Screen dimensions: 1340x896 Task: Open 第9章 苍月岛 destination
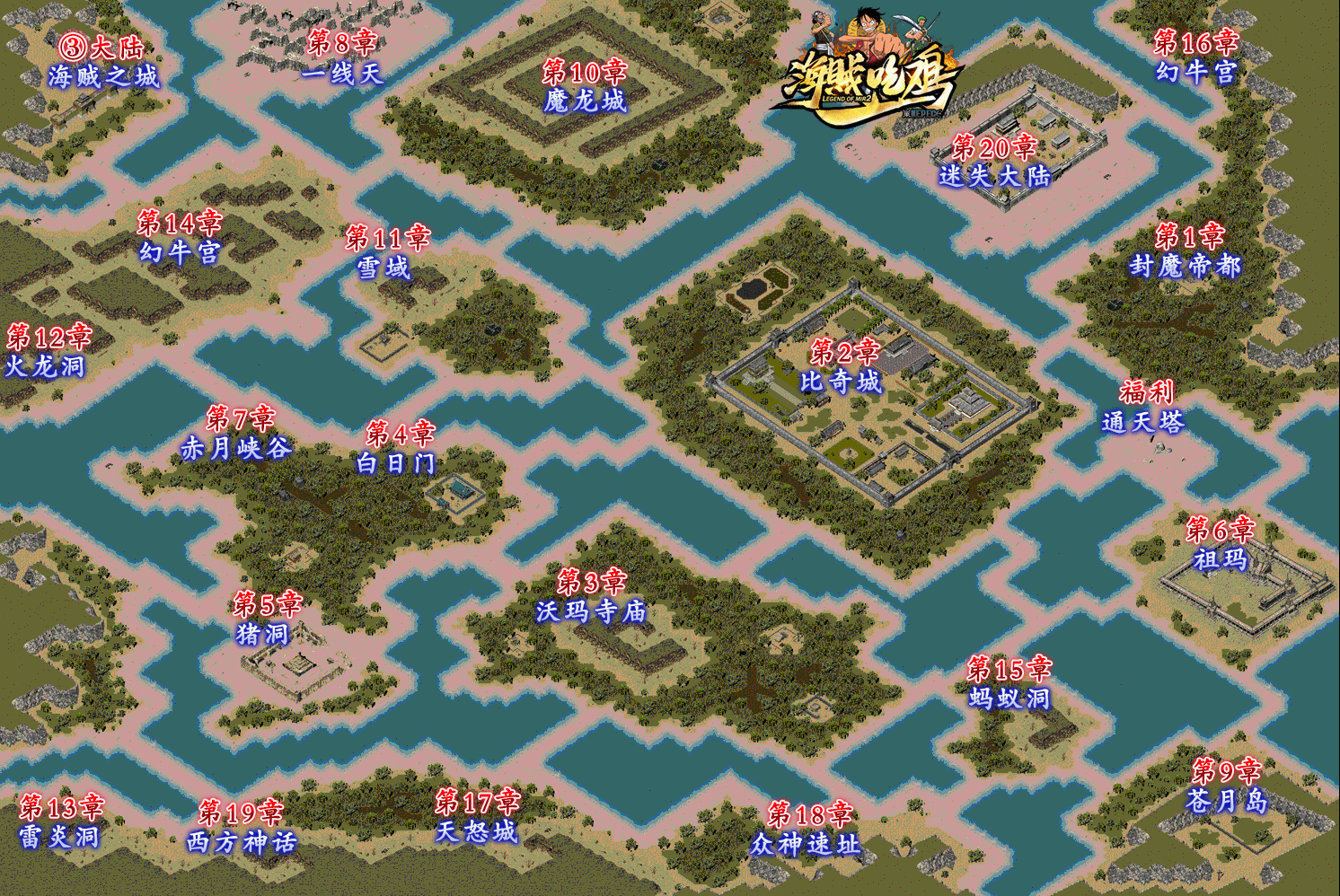pyautogui.click(x=1227, y=786)
